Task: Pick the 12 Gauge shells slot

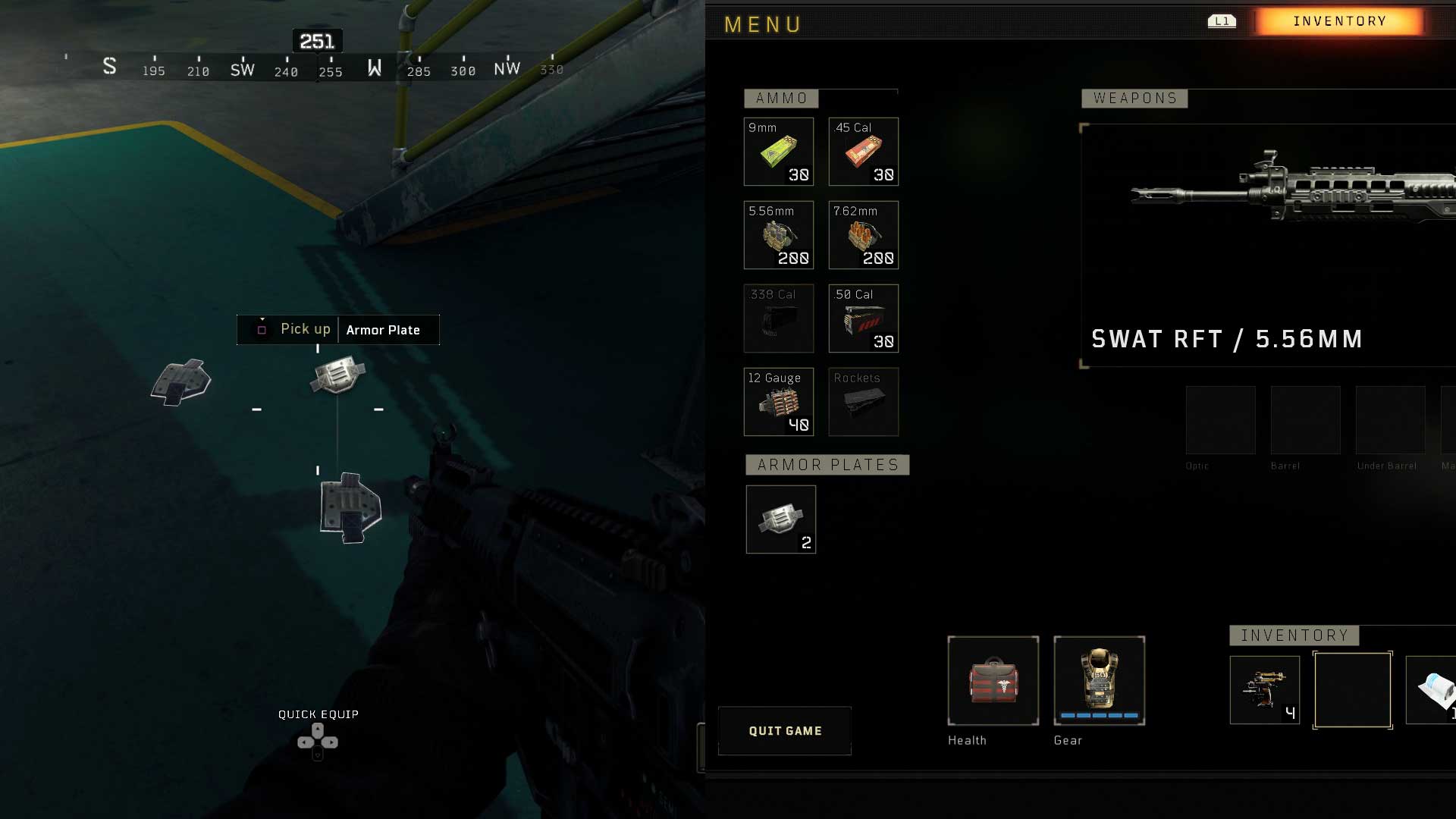Action: click(779, 402)
